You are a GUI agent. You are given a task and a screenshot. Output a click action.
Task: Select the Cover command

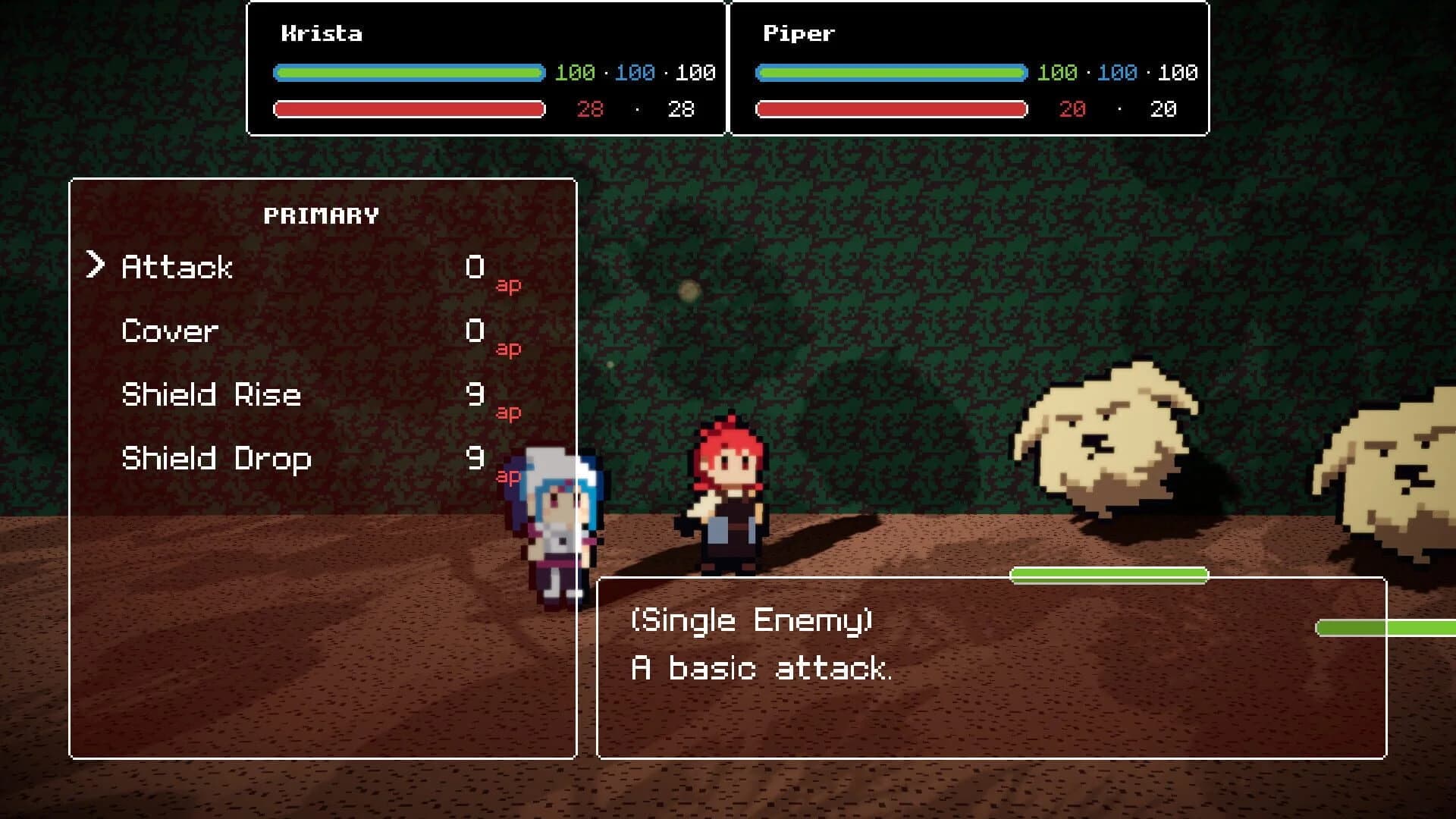point(168,331)
